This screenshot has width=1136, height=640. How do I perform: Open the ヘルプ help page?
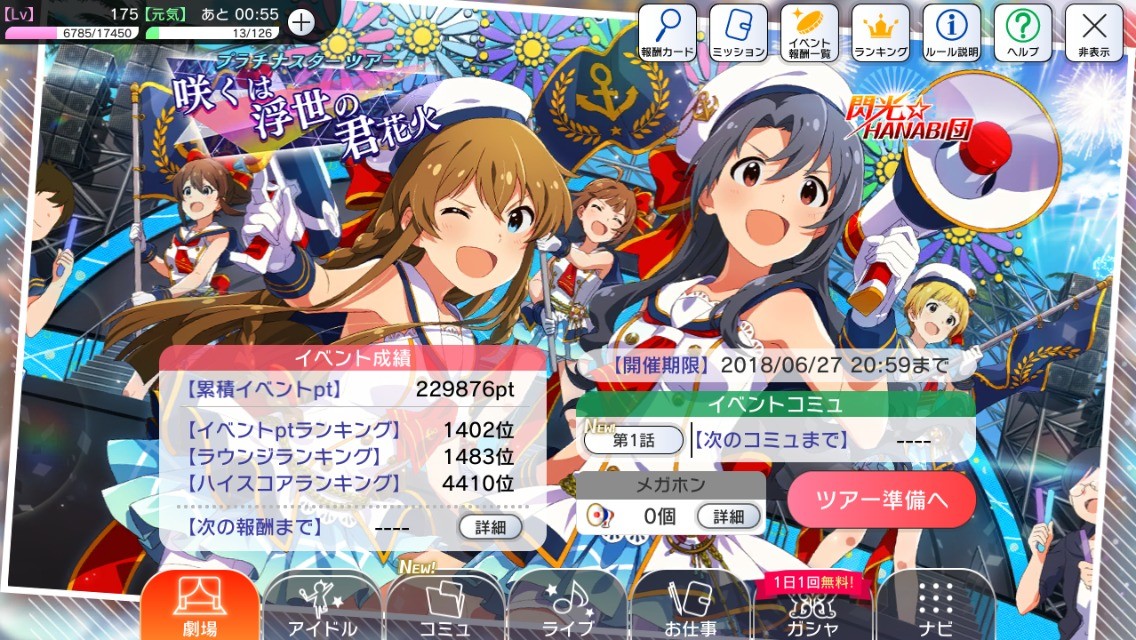click(1022, 32)
